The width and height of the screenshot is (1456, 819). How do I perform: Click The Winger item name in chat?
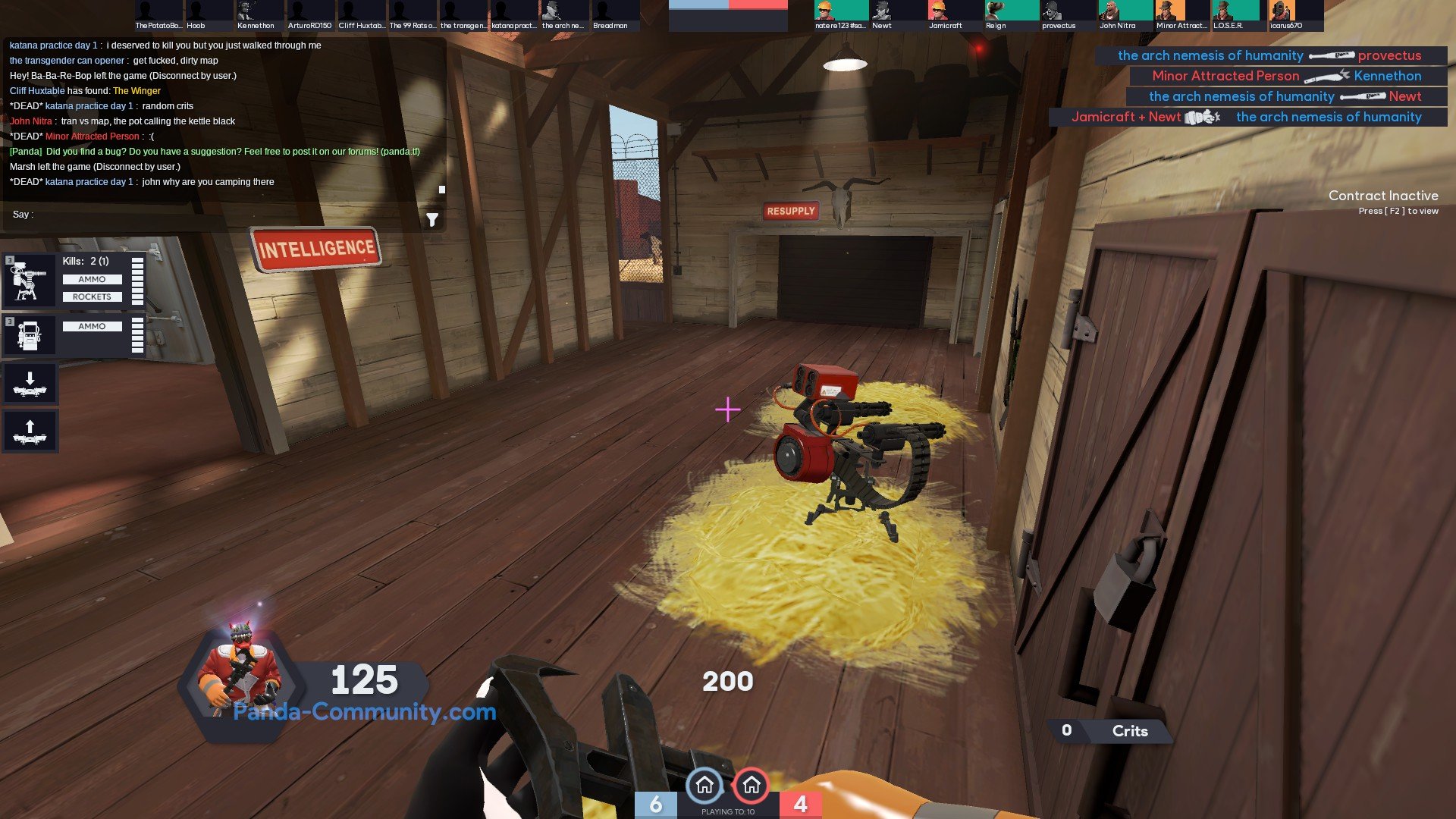coord(136,91)
